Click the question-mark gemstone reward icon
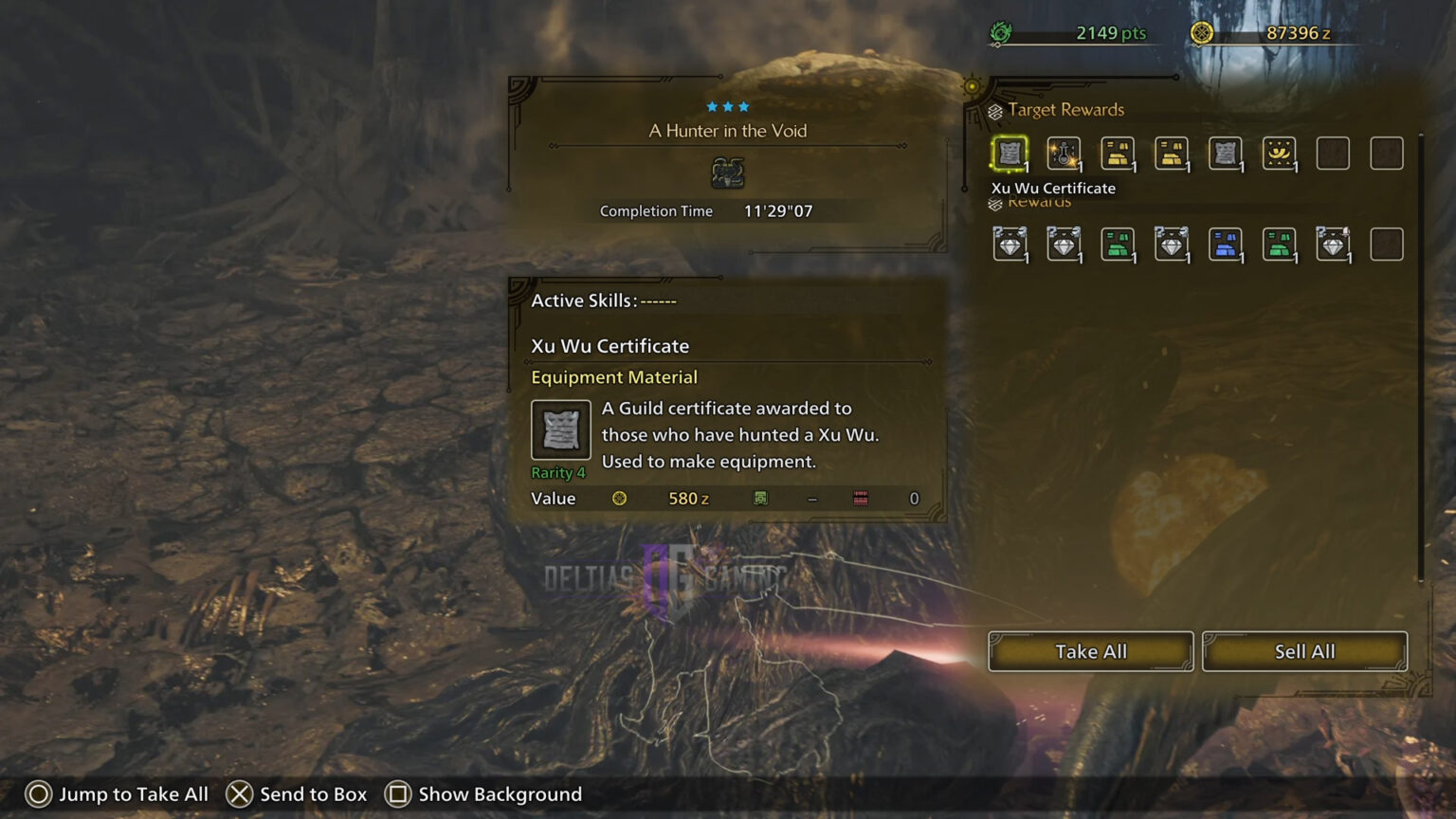 pos(1334,243)
